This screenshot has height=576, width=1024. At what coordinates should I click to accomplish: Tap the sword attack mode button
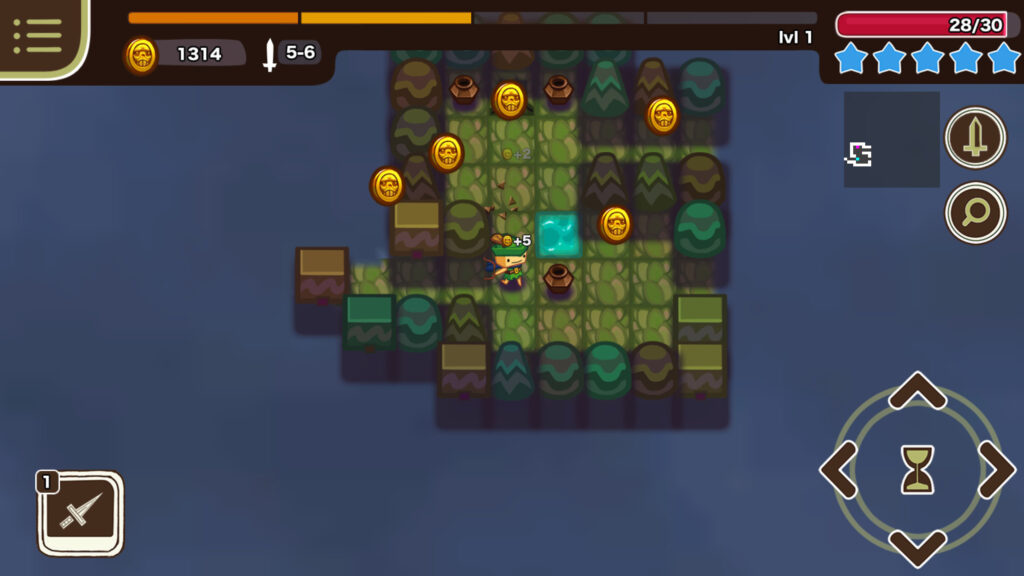tap(975, 138)
